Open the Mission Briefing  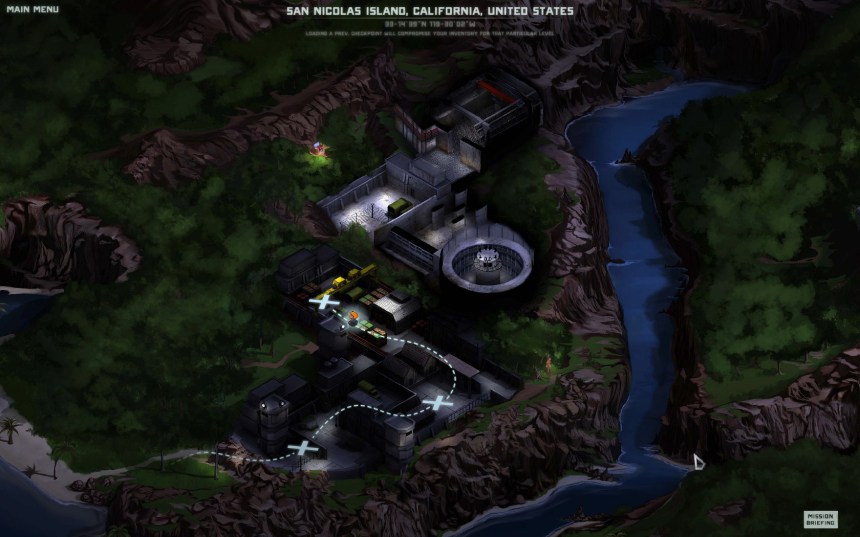(x=820, y=519)
